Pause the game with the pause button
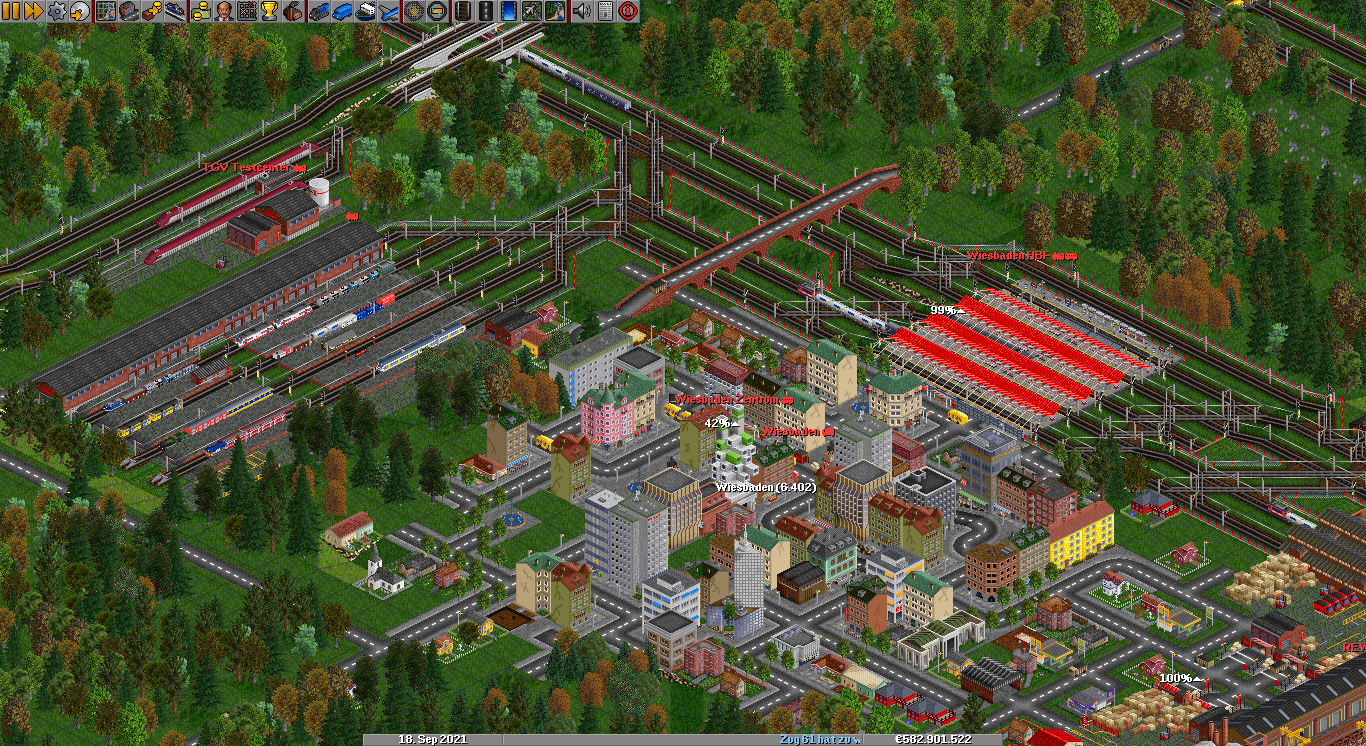Viewport: 1366px width, 746px height. tap(11, 11)
